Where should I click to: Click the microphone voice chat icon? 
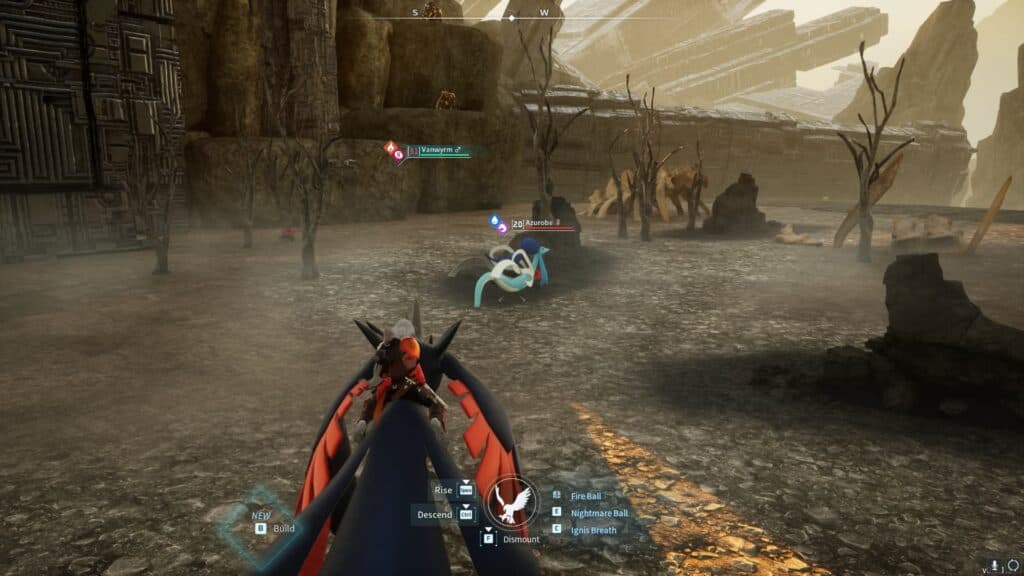point(994,565)
